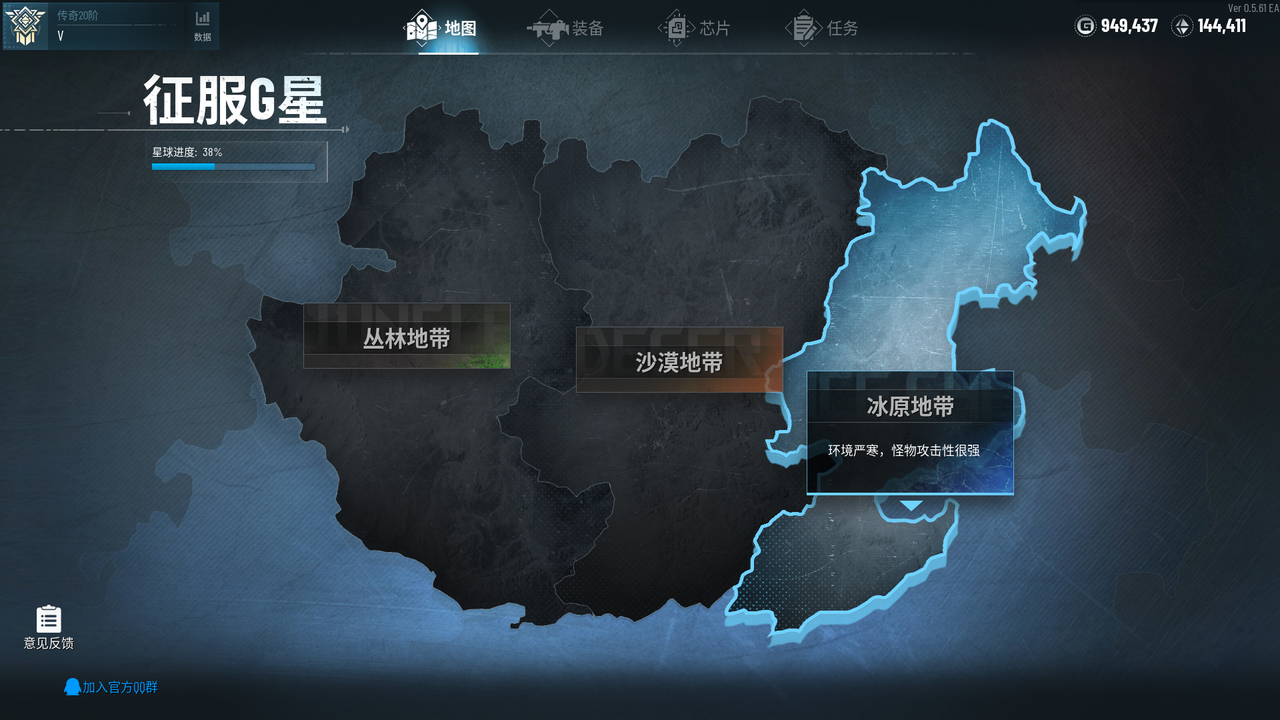Expand the arrow below the 冰原地带 panel
This screenshot has width=1280, height=720.
[x=909, y=505]
